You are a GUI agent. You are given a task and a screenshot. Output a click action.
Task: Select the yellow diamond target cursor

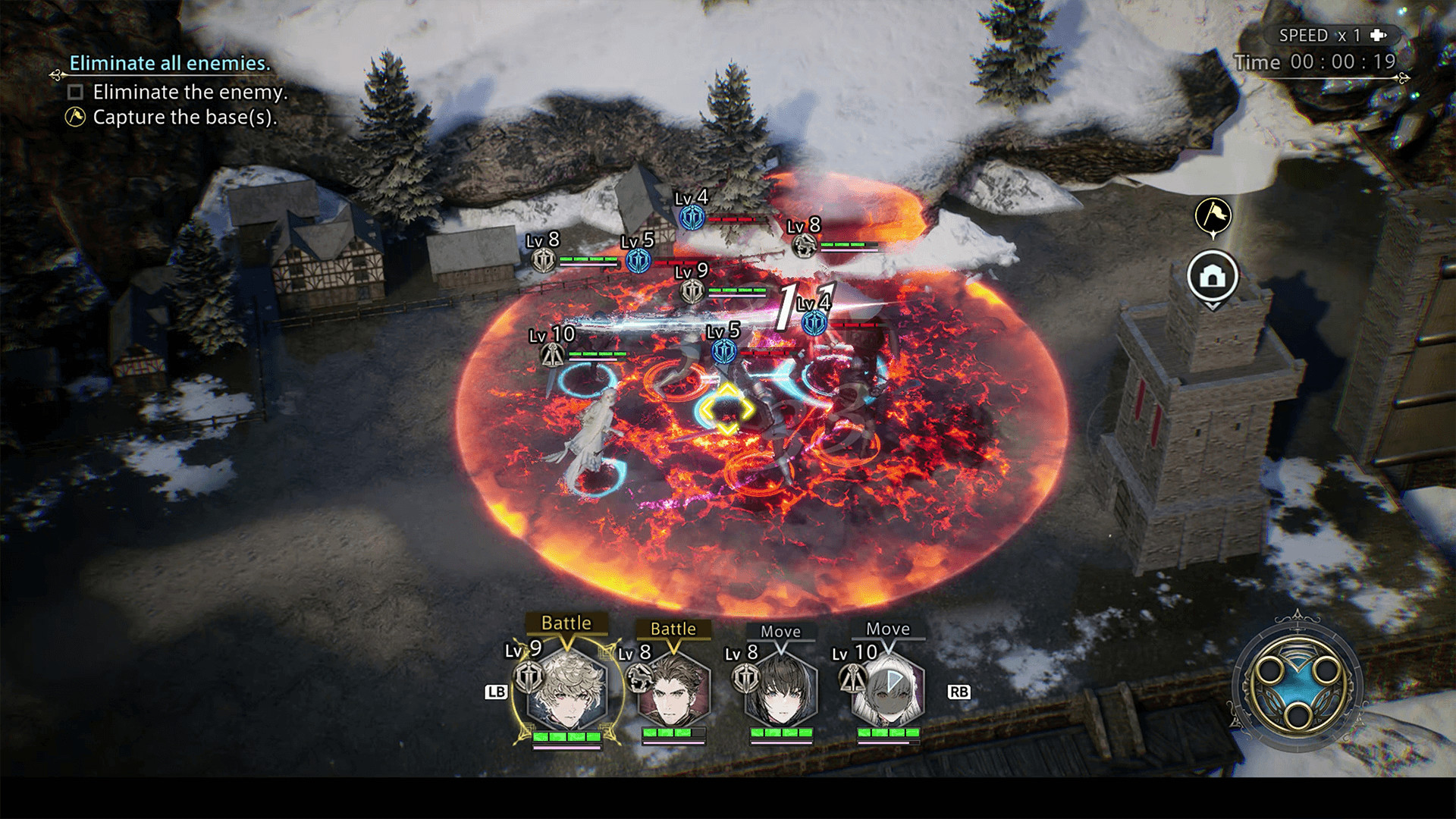point(726,409)
